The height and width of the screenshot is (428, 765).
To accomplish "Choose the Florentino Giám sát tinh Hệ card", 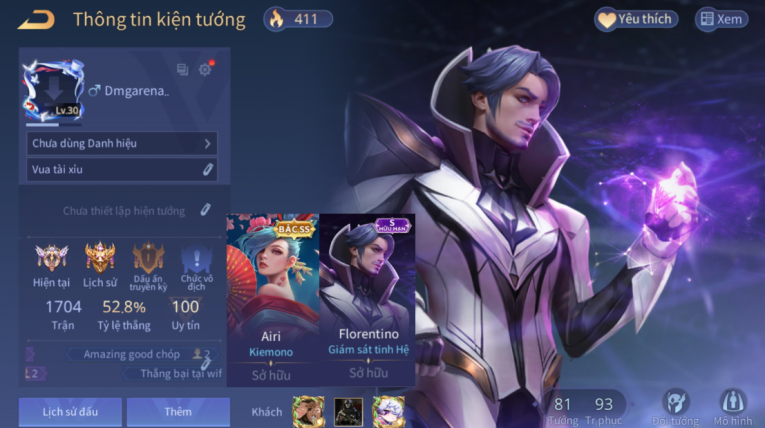I will coord(367,300).
